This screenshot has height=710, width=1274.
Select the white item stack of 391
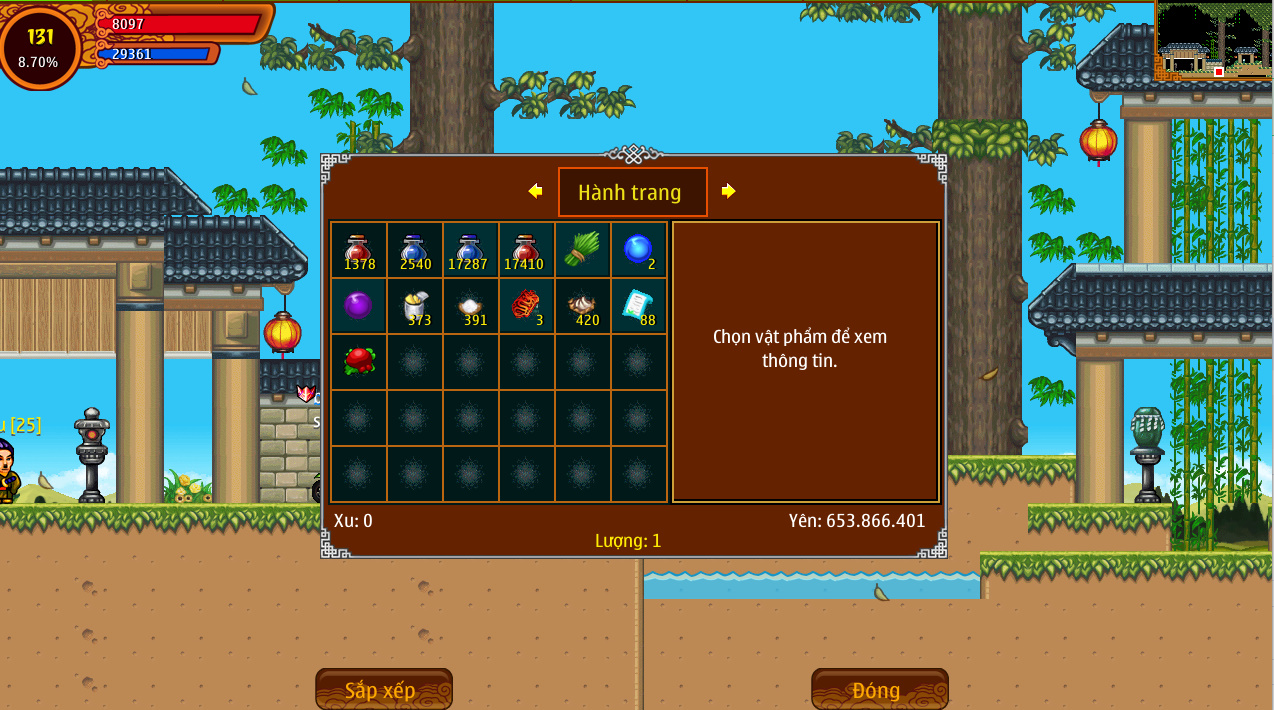click(471, 306)
